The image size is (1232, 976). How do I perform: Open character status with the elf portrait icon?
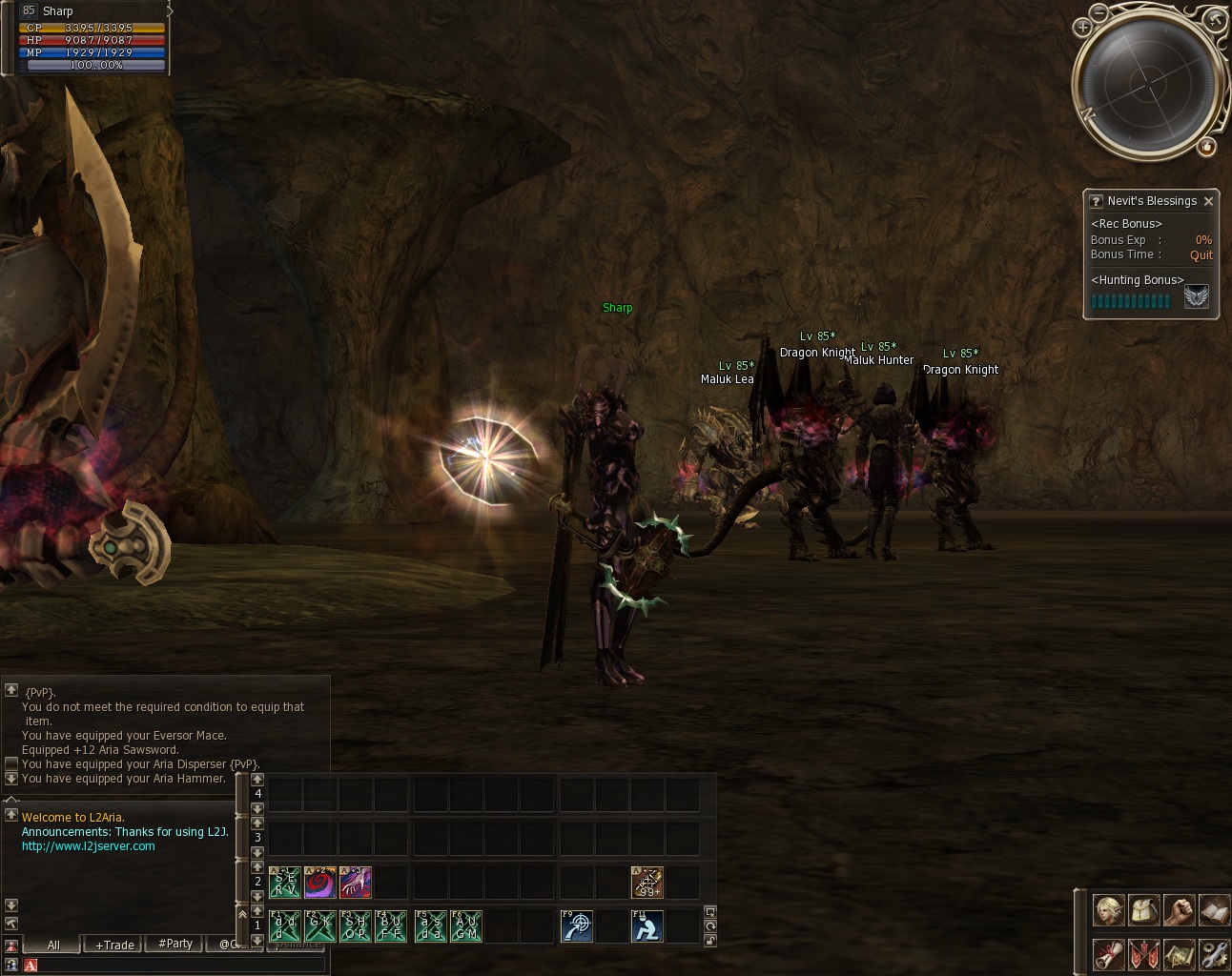(x=1108, y=910)
